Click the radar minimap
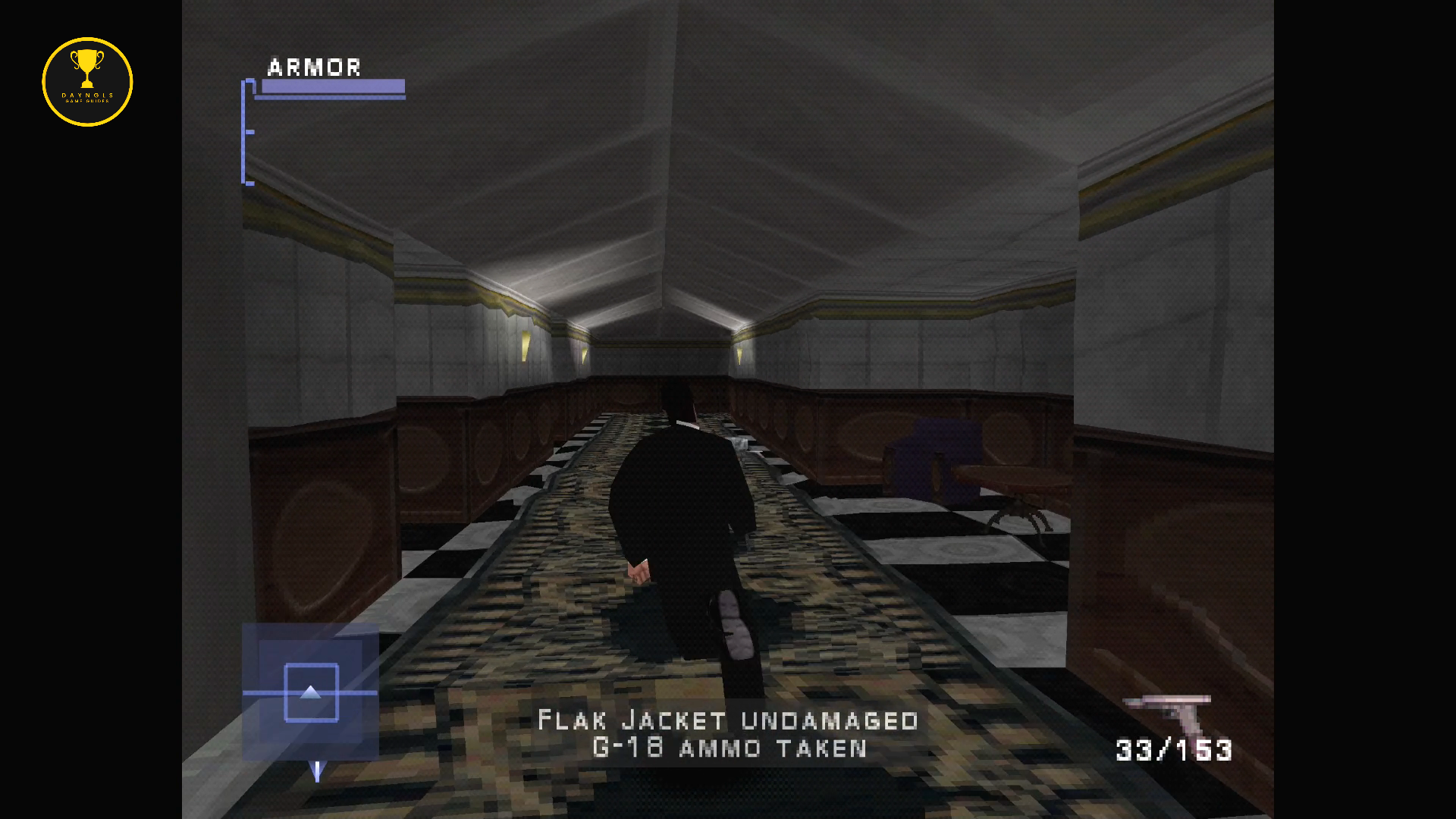The image size is (1456, 819). (x=310, y=692)
